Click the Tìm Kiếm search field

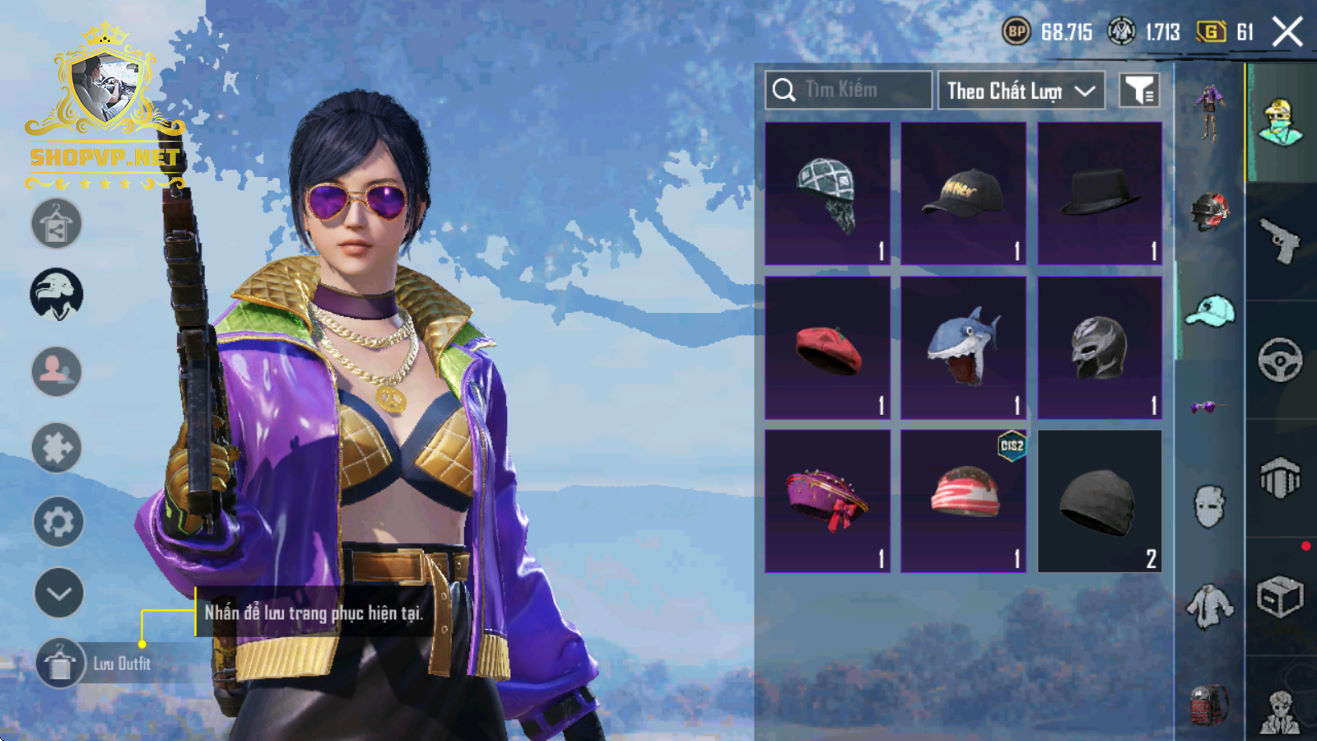848,90
